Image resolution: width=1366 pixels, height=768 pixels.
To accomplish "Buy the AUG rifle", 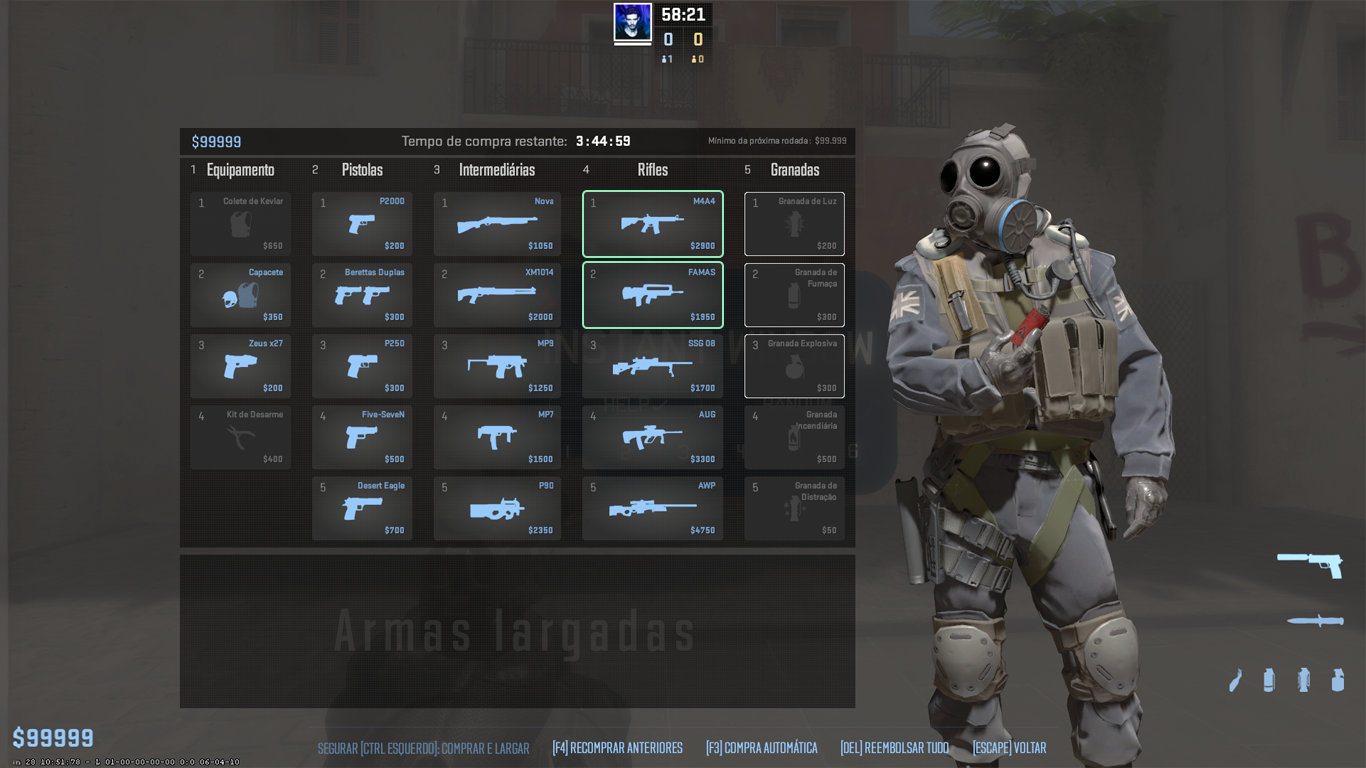I will click(x=651, y=437).
